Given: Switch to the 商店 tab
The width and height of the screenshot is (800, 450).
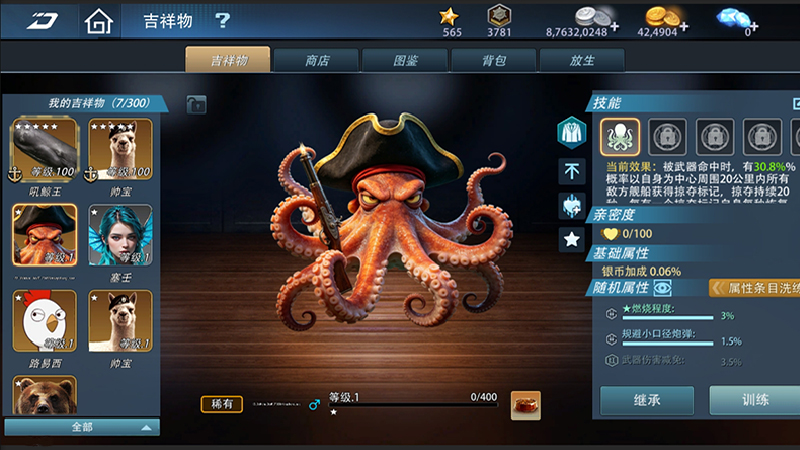Looking at the screenshot, I should point(317,60).
